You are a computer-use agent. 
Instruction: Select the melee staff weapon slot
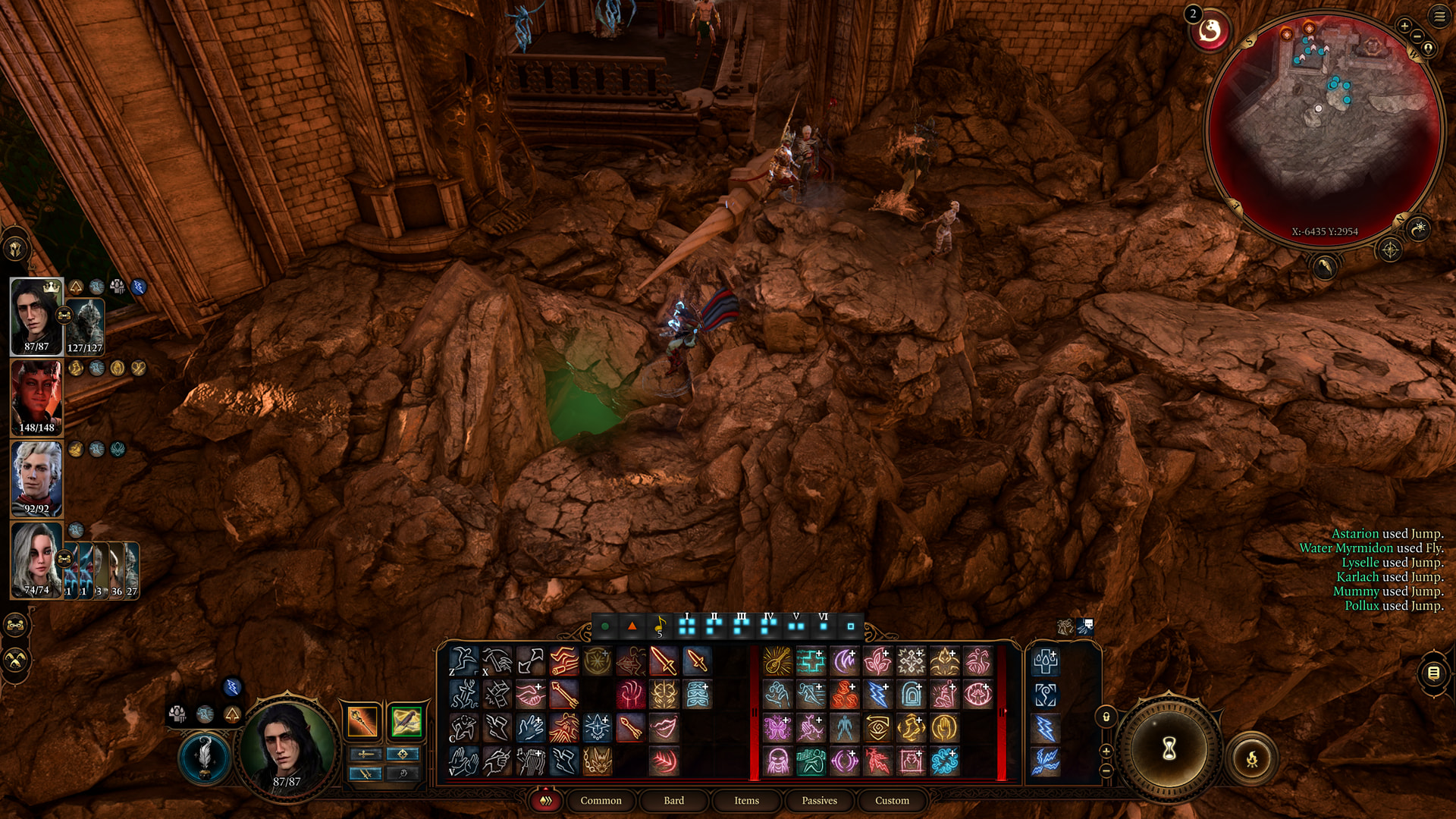click(362, 721)
